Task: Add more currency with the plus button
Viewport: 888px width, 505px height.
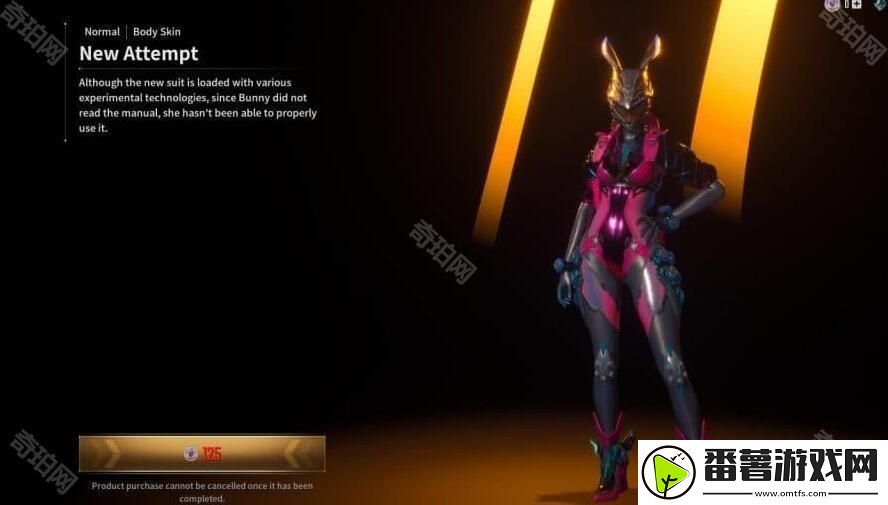Action: [x=855, y=5]
